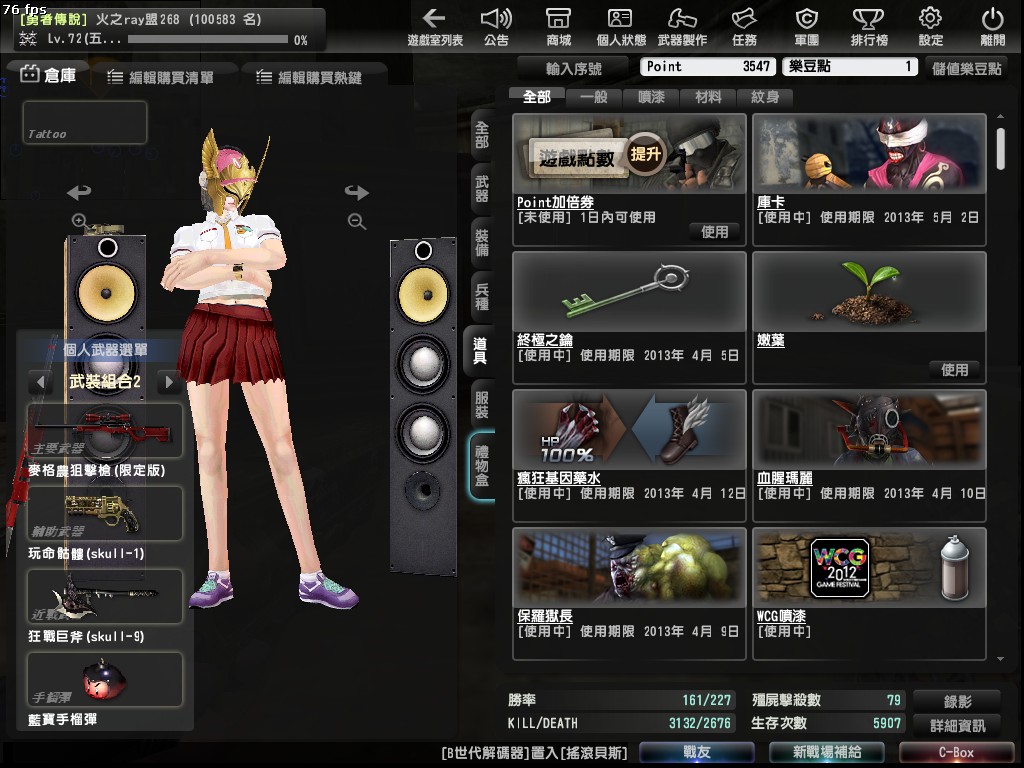Select the 噴漆 spray filter tab
The height and width of the screenshot is (768, 1024).
pos(651,97)
